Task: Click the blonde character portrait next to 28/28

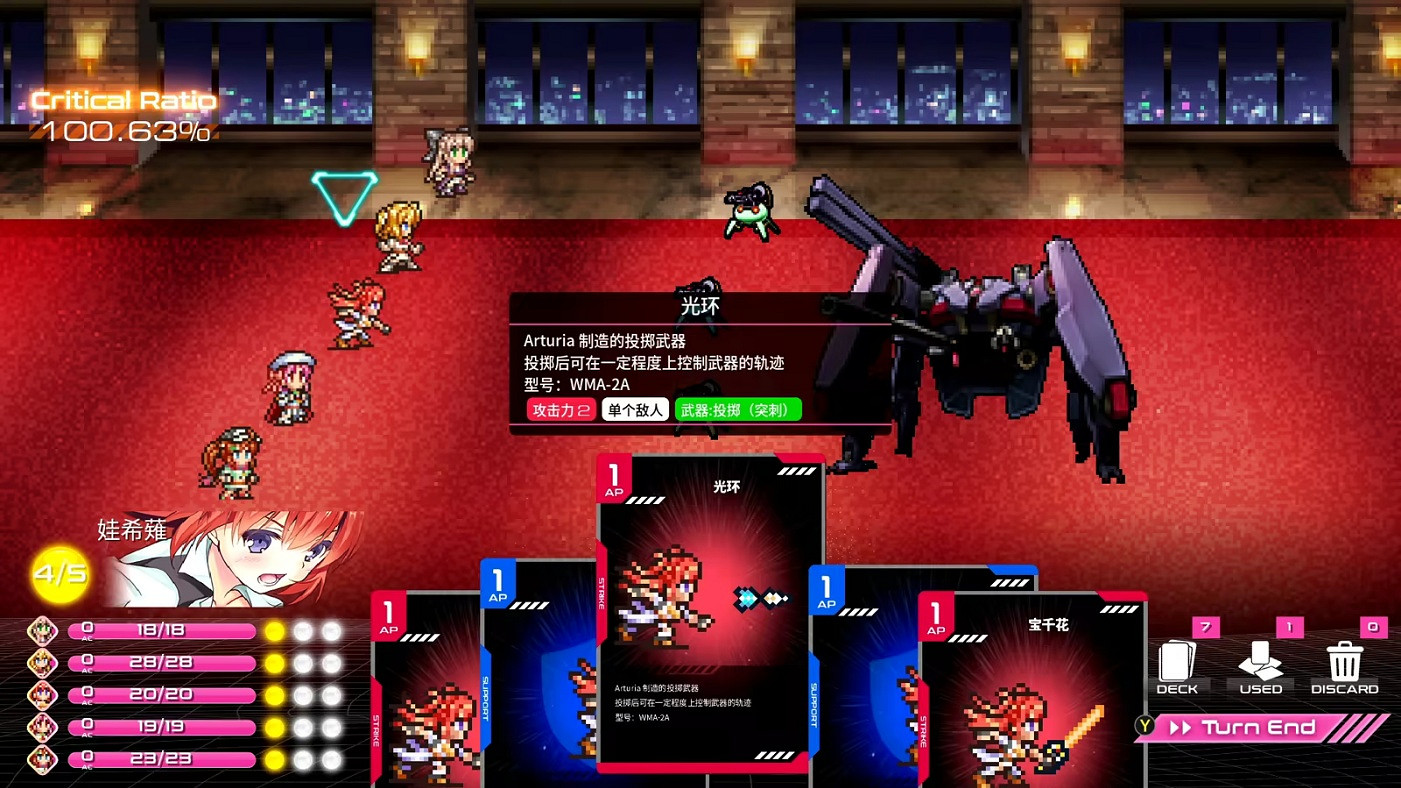Action: click(x=42, y=663)
